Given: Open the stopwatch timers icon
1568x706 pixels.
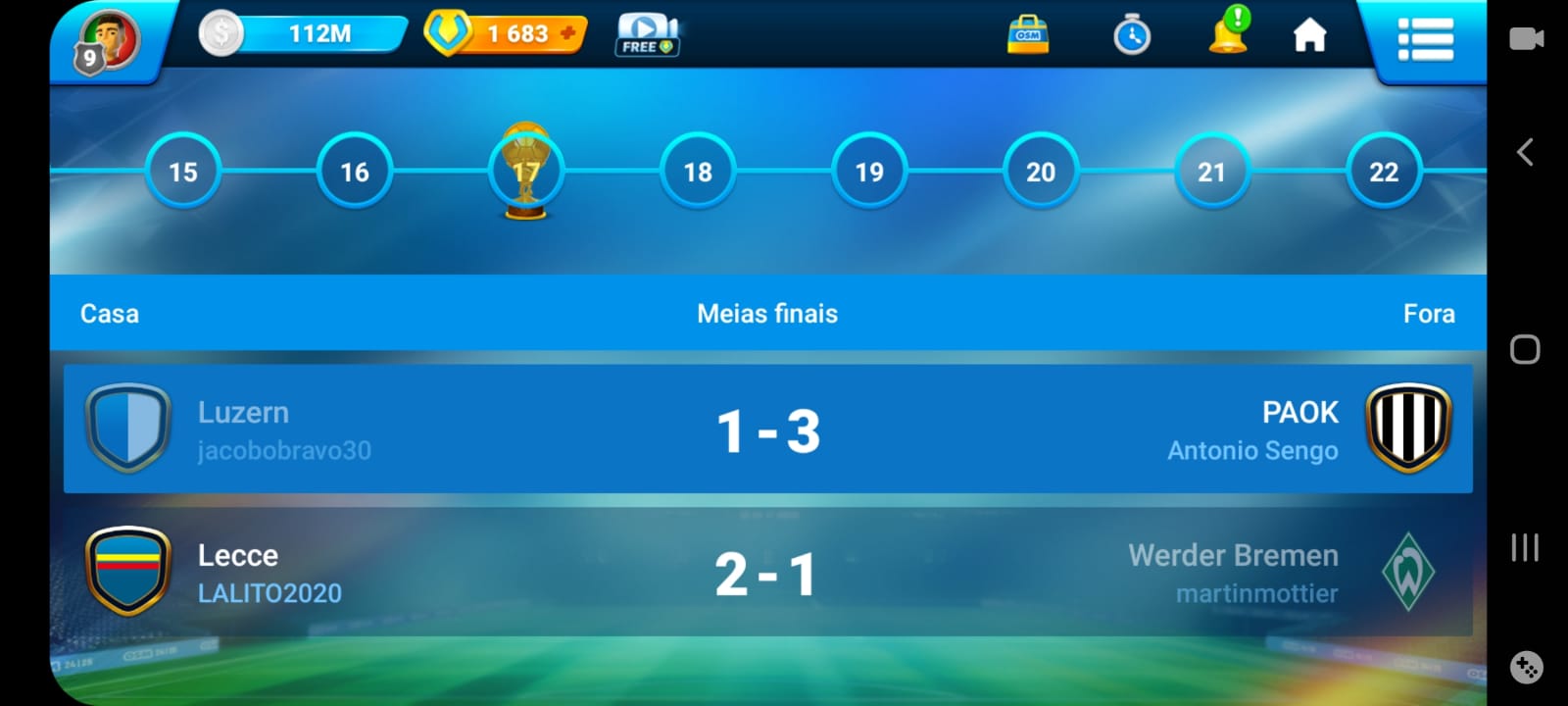Looking at the screenshot, I should [1132, 36].
